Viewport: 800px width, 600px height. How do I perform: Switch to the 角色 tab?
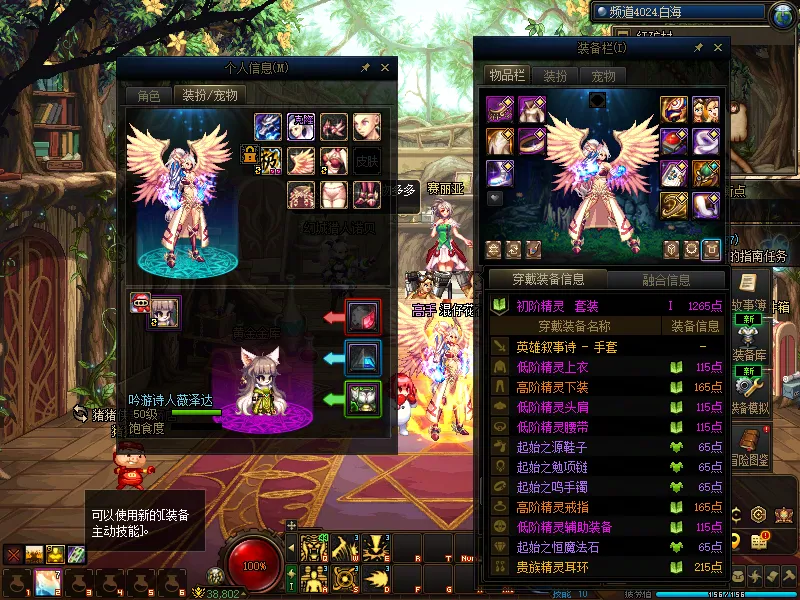tap(148, 96)
